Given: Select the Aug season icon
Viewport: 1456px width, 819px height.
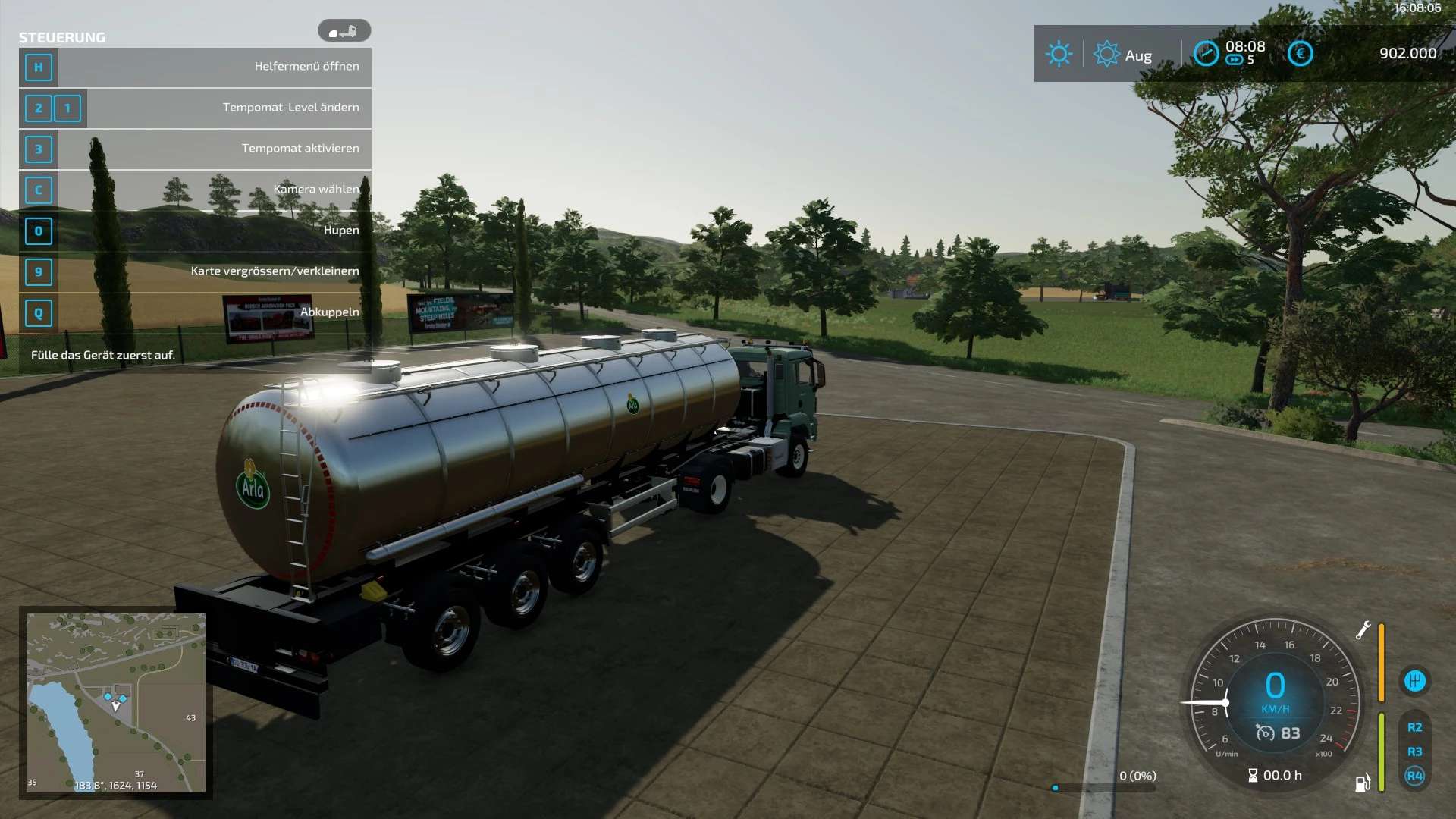Looking at the screenshot, I should pos(1106,54).
